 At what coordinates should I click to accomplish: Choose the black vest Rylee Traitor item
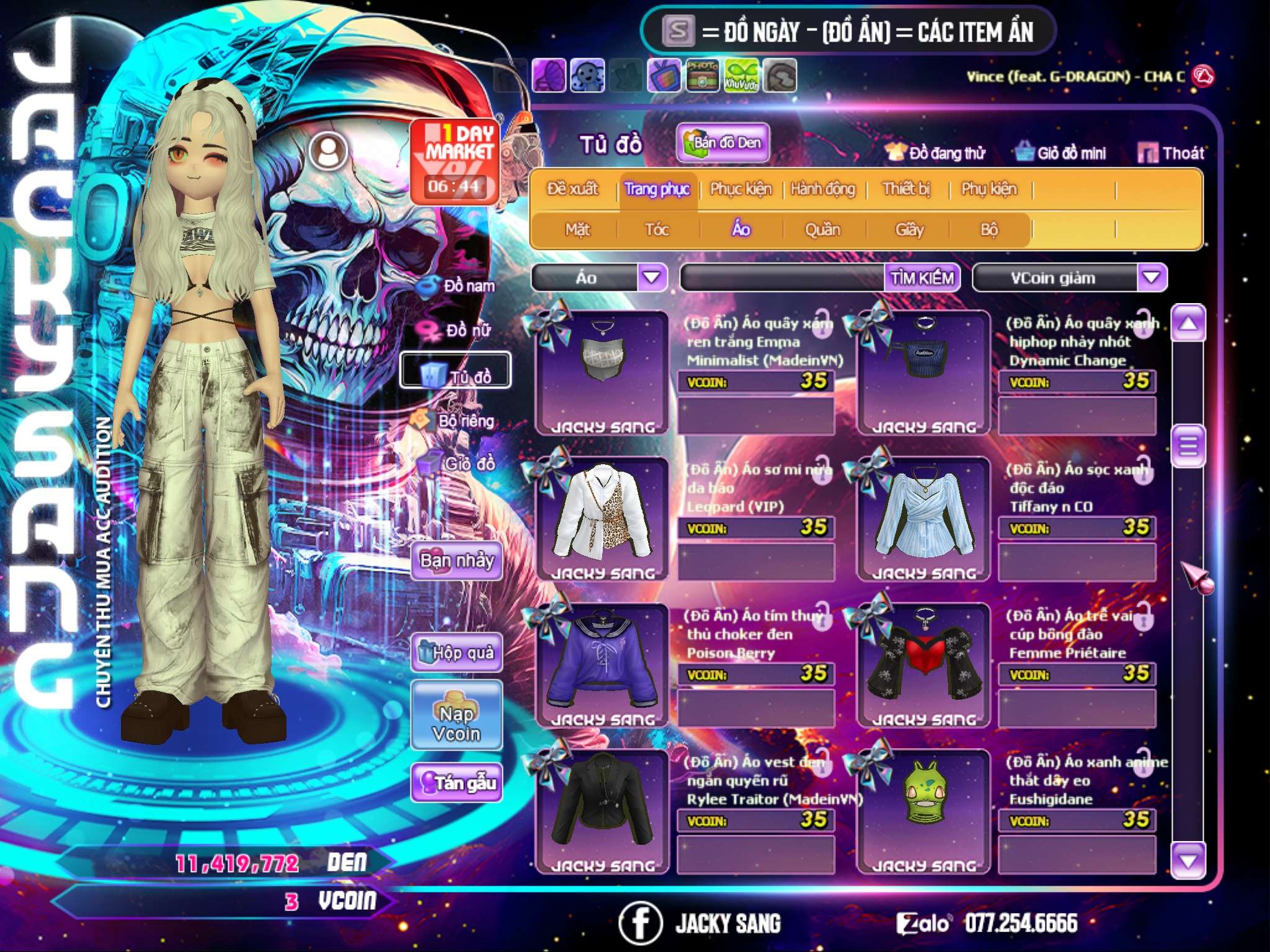pos(602,807)
